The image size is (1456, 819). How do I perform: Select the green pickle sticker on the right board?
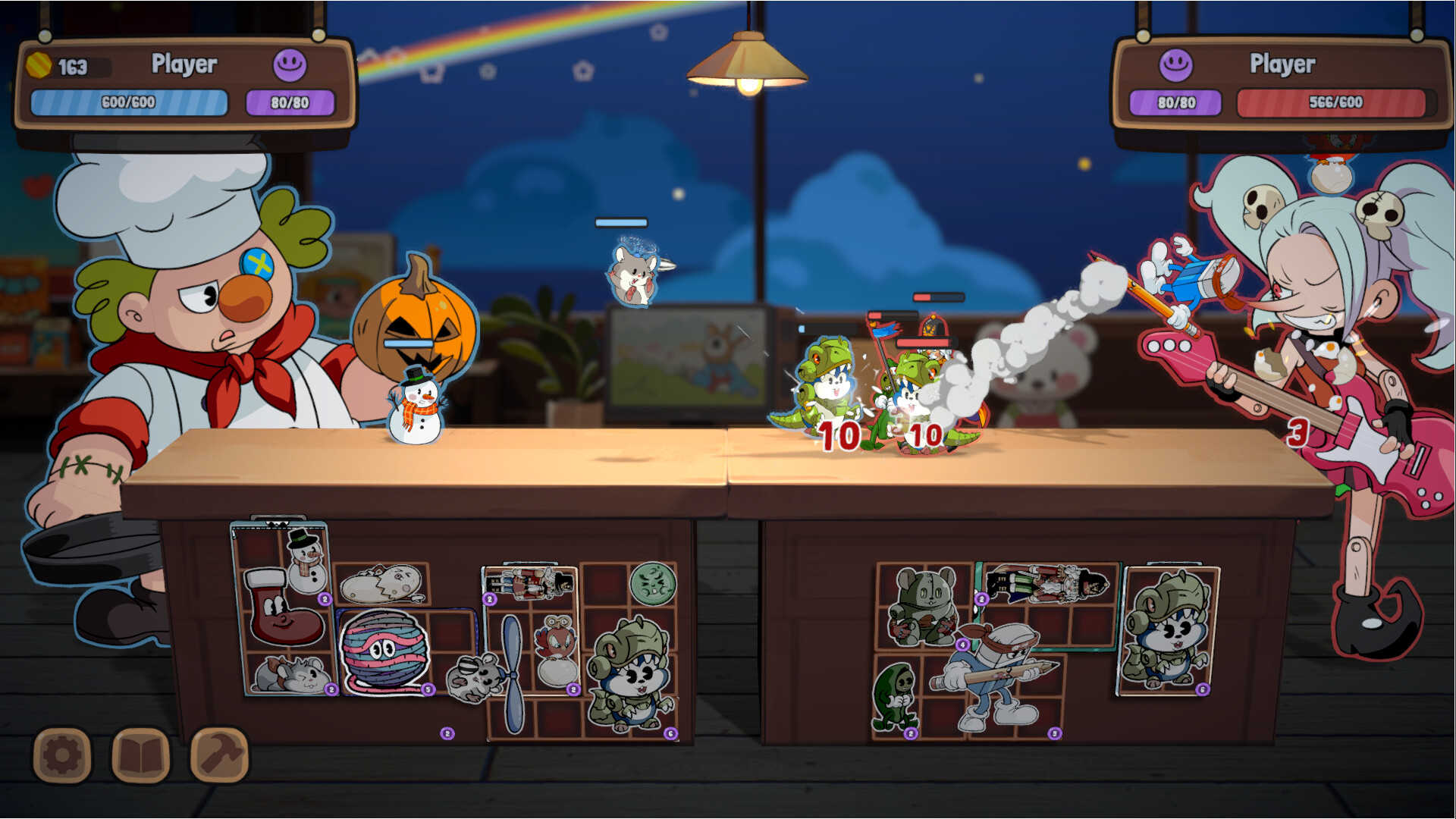[896, 698]
